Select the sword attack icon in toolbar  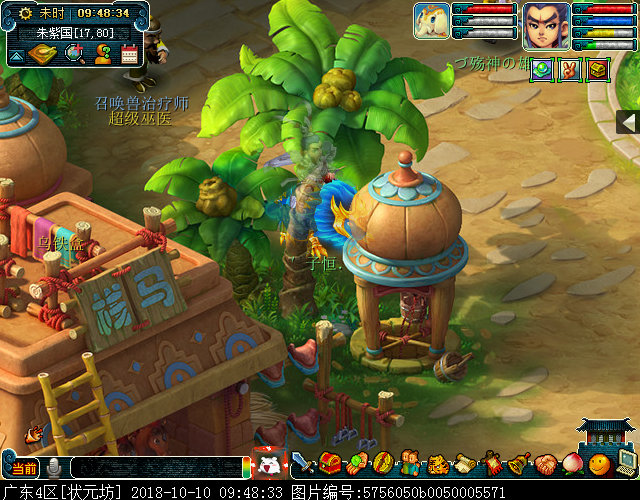pyautogui.click(x=303, y=464)
